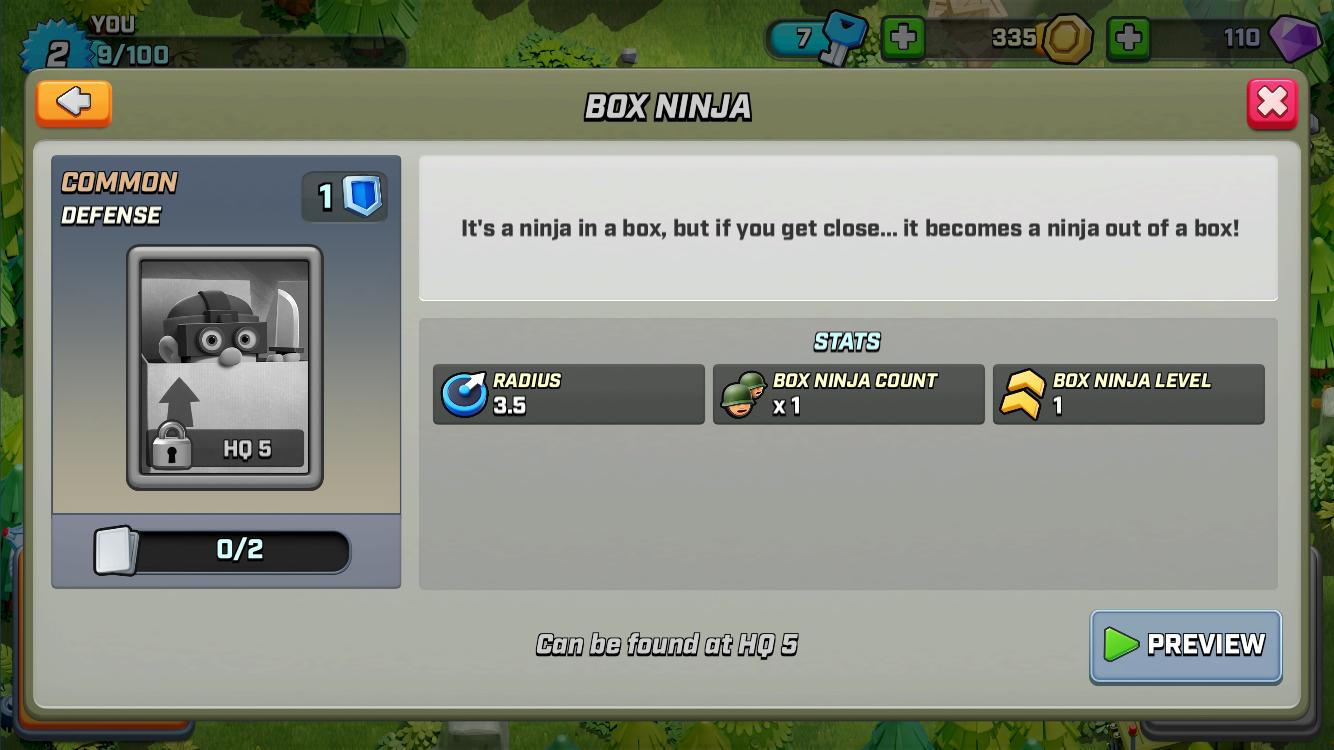Viewport: 1334px width, 750px height.
Task: Close the Box Ninja screen
Action: coord(1271,102)
